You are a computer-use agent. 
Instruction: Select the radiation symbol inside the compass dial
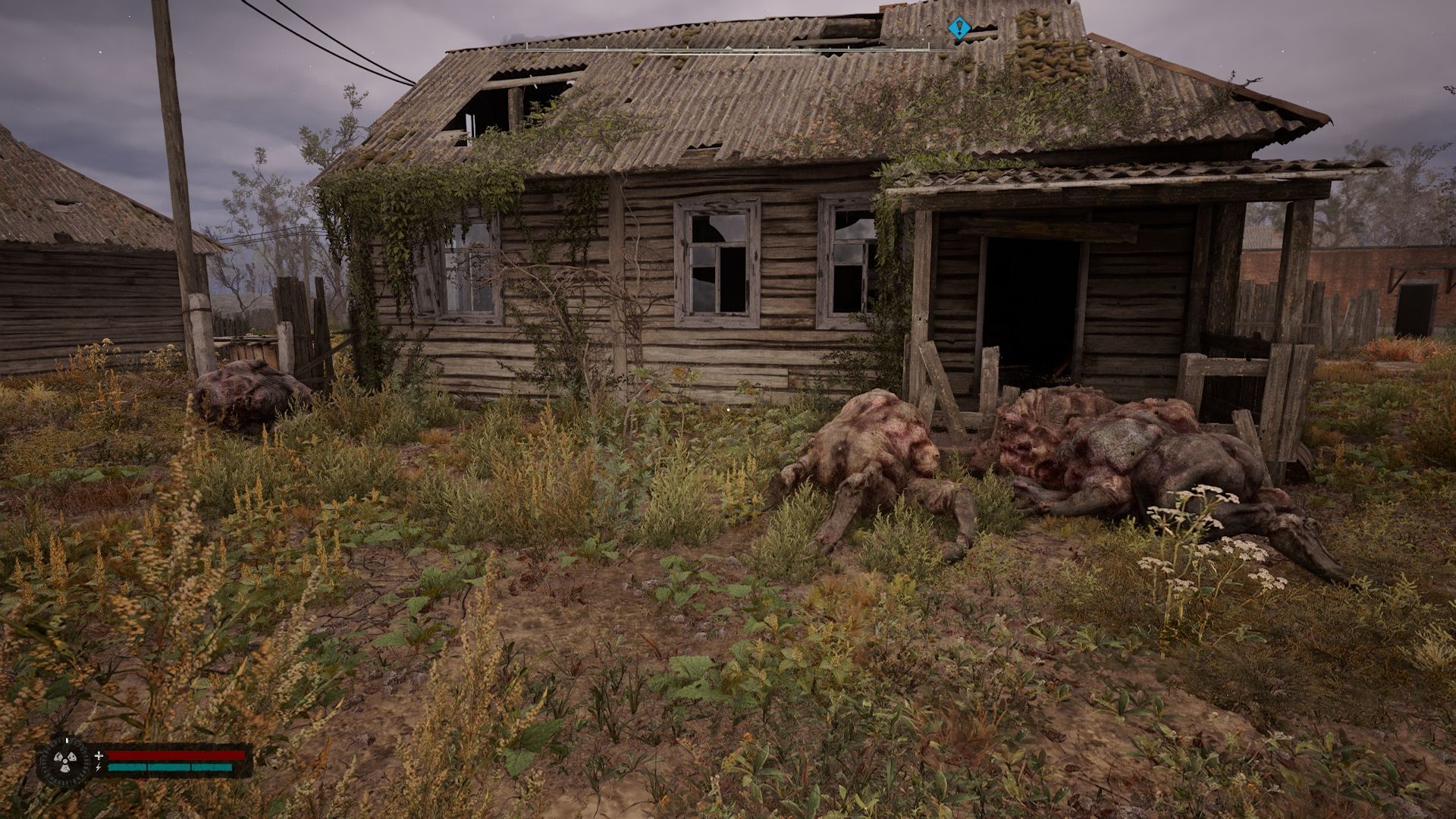click(64, 762)
